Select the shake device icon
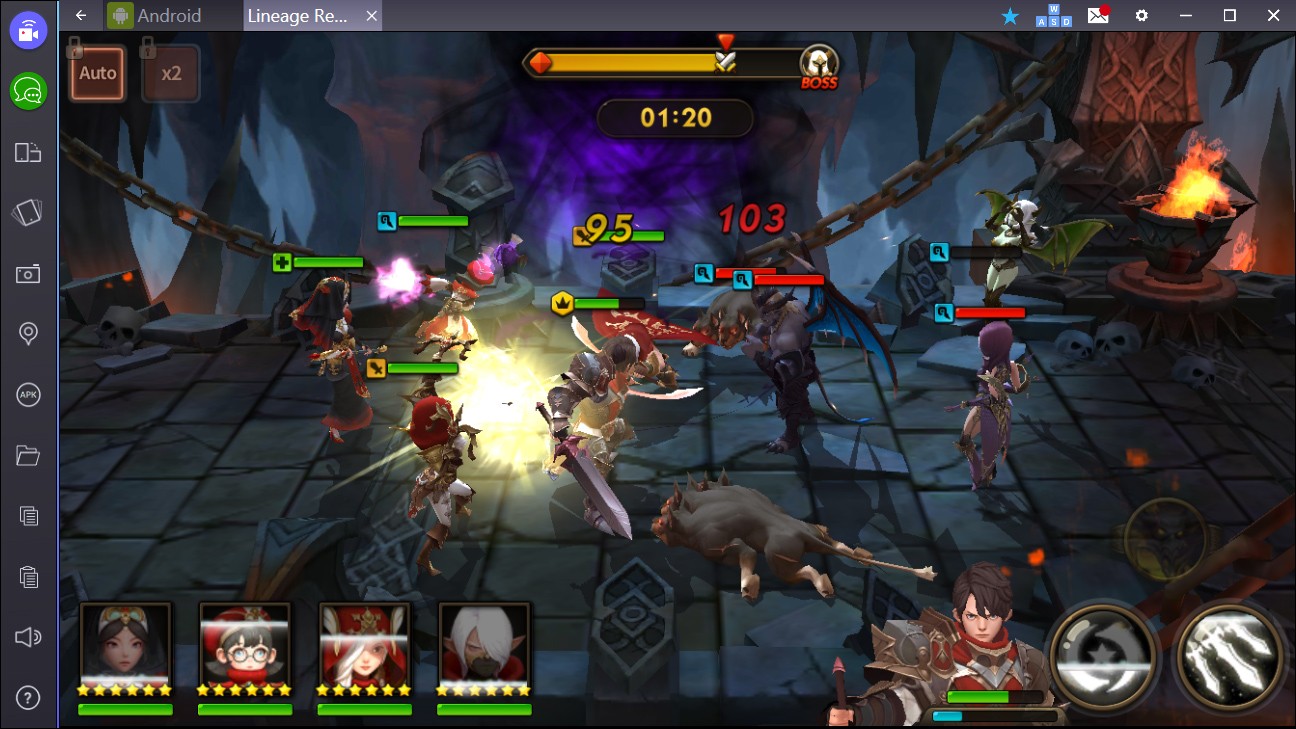Screen dimensions: 1296x729 tap(28, 212)
